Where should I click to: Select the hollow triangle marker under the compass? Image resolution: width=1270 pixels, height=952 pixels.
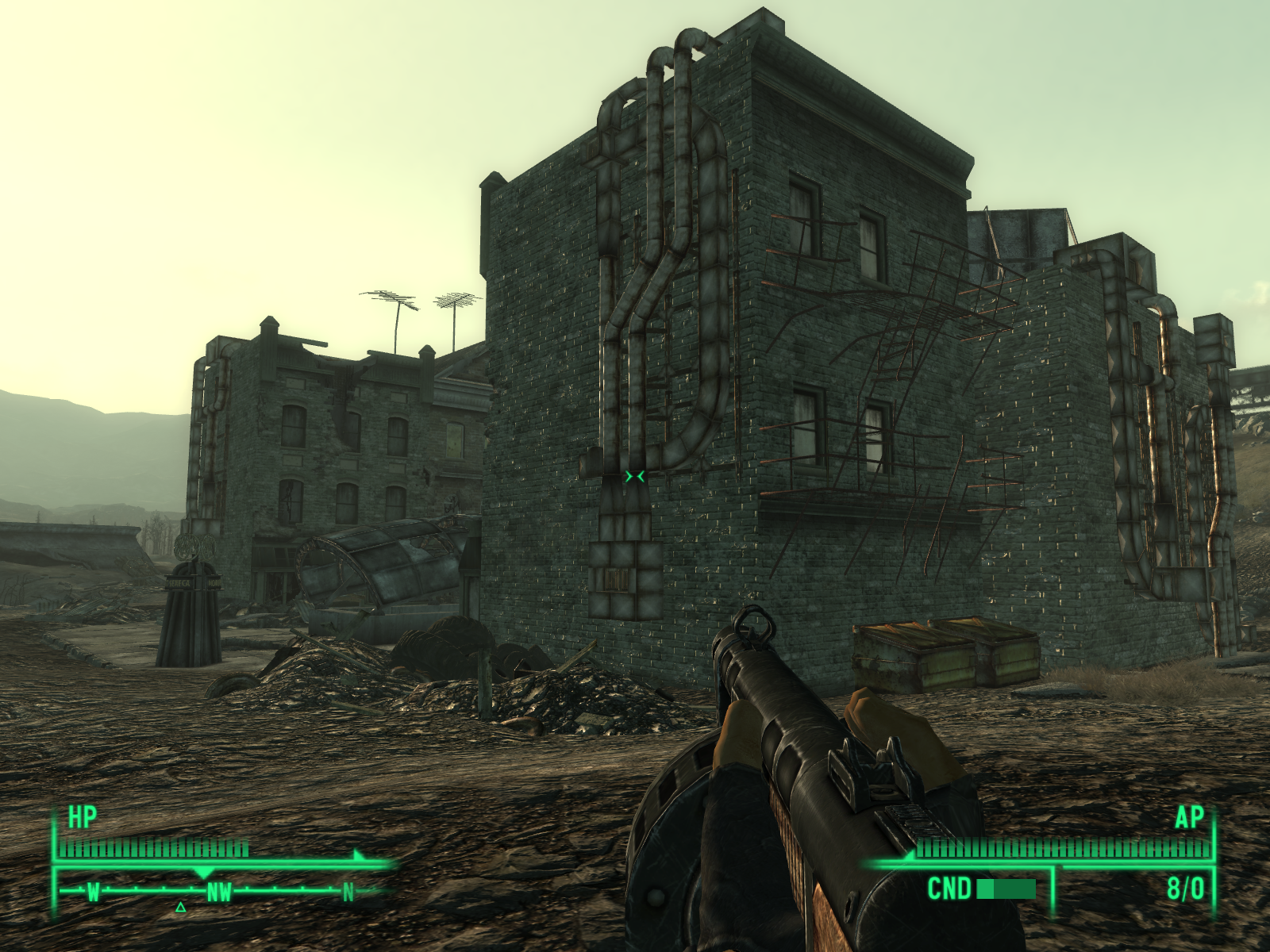pyautogui.click(x=181, y=907)
